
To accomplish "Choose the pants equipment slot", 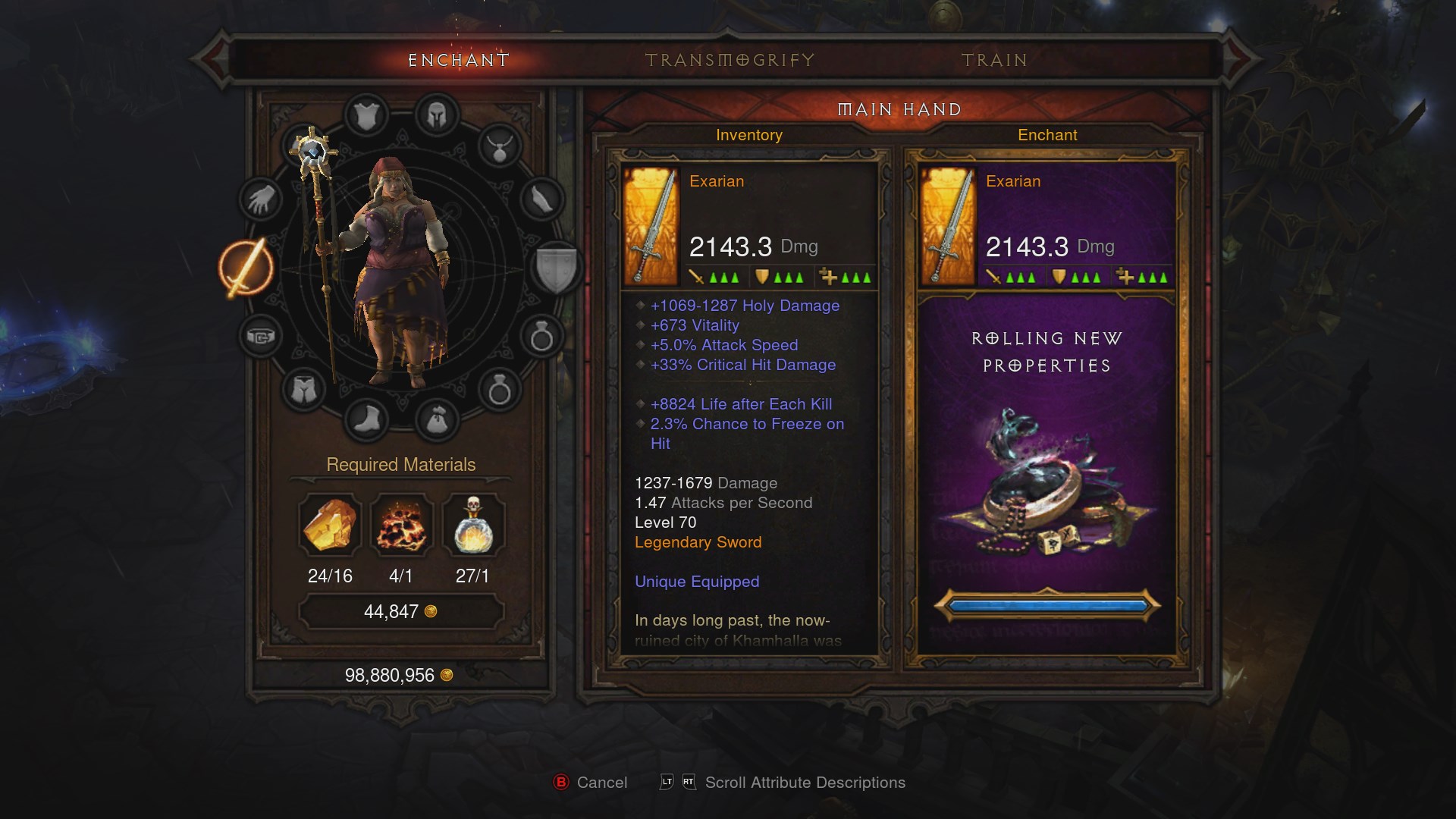I will pos(303,391).
